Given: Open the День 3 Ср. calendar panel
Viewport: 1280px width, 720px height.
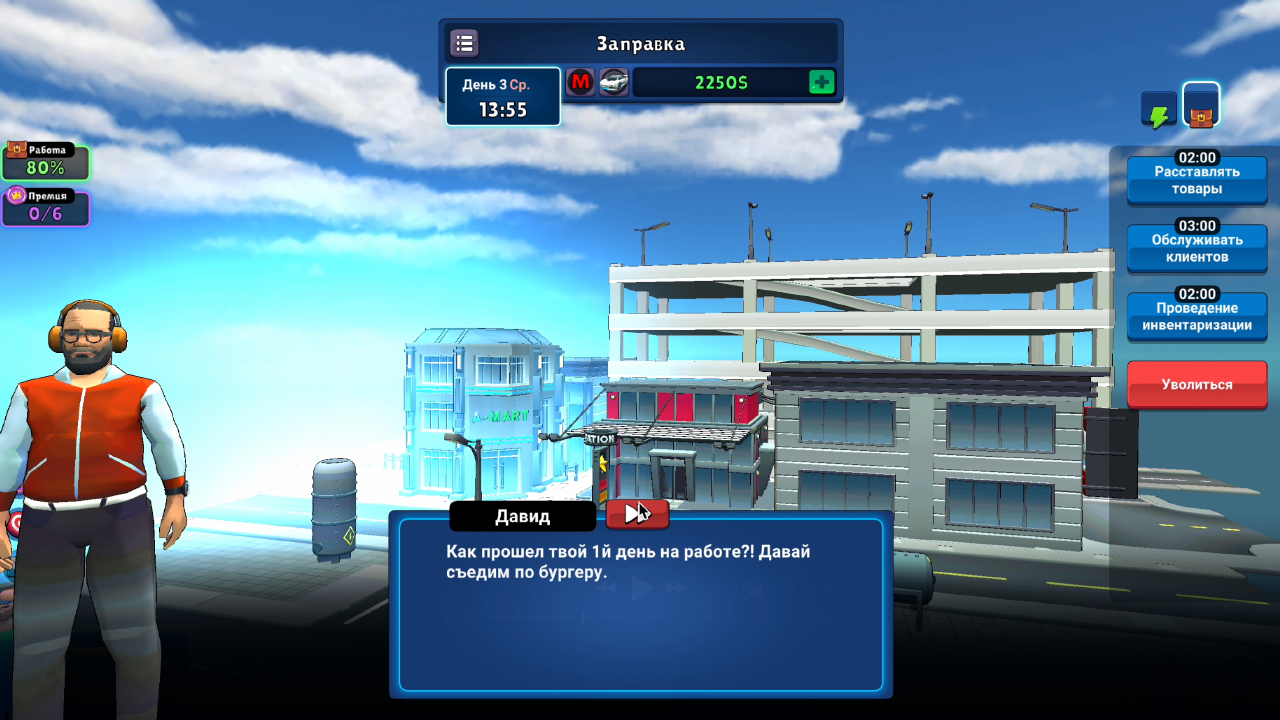Looking at the screenshot, I should point(503,87).
